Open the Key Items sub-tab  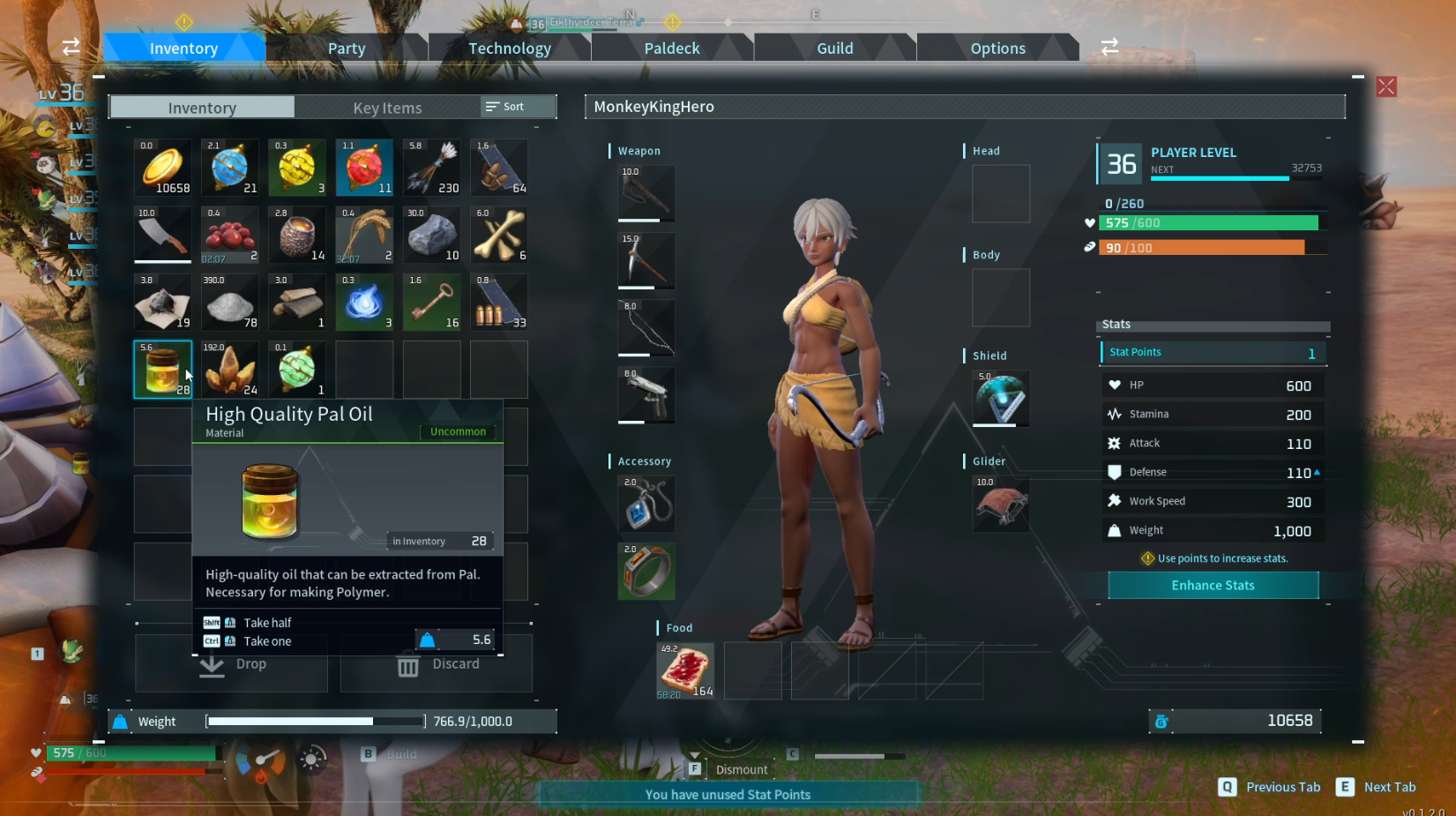tap(387, 107)
